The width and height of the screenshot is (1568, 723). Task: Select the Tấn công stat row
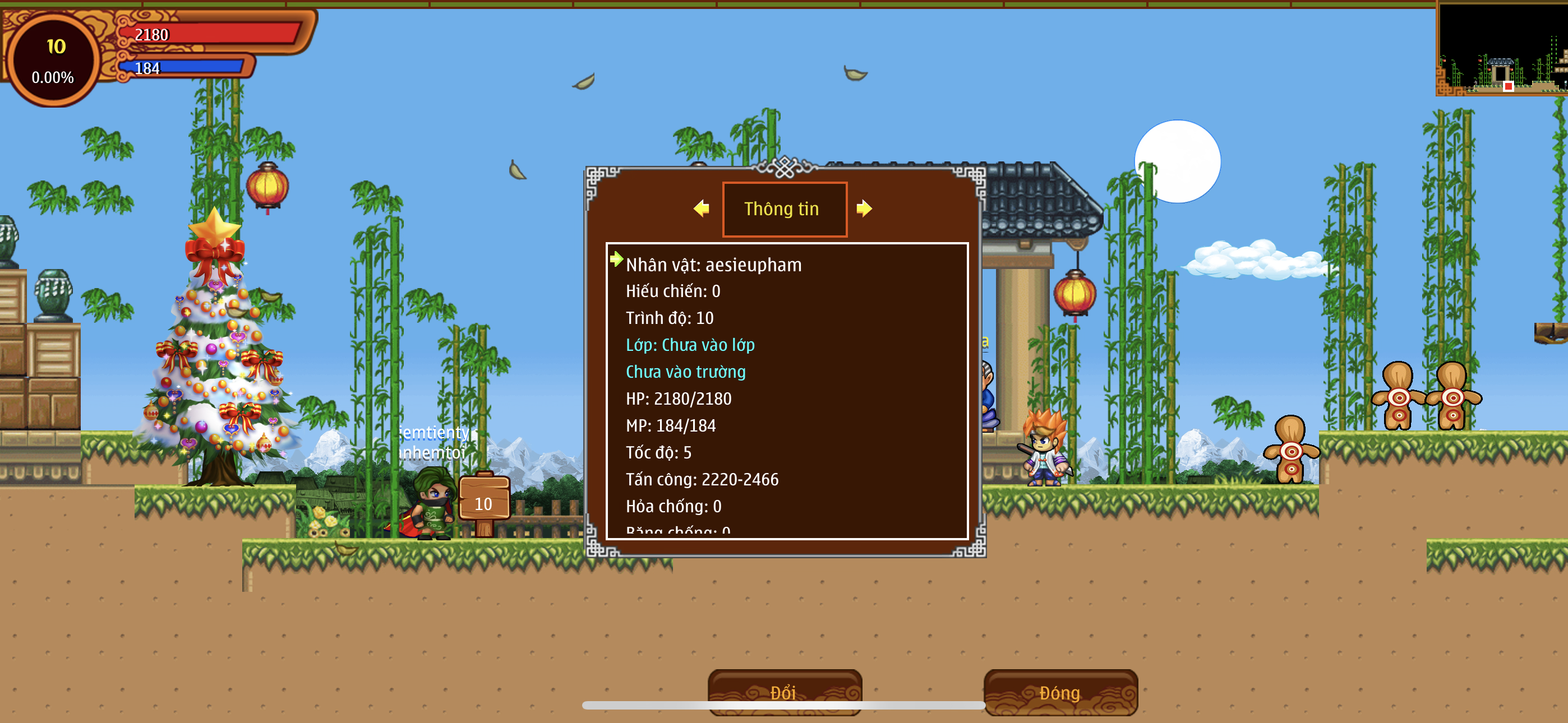click(x=702, y=480)
